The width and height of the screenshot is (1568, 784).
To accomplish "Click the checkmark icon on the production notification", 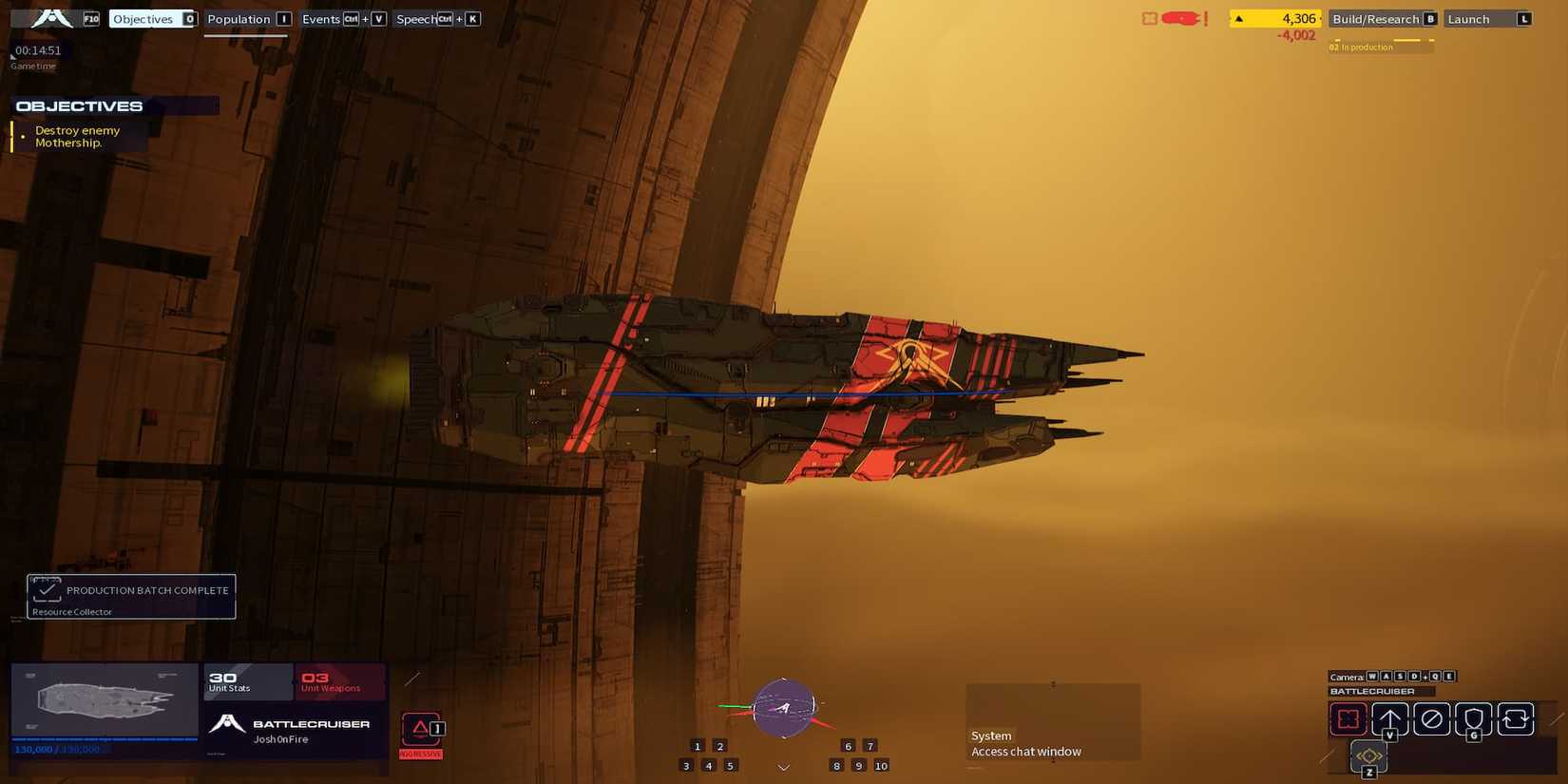I will [47, 589].
